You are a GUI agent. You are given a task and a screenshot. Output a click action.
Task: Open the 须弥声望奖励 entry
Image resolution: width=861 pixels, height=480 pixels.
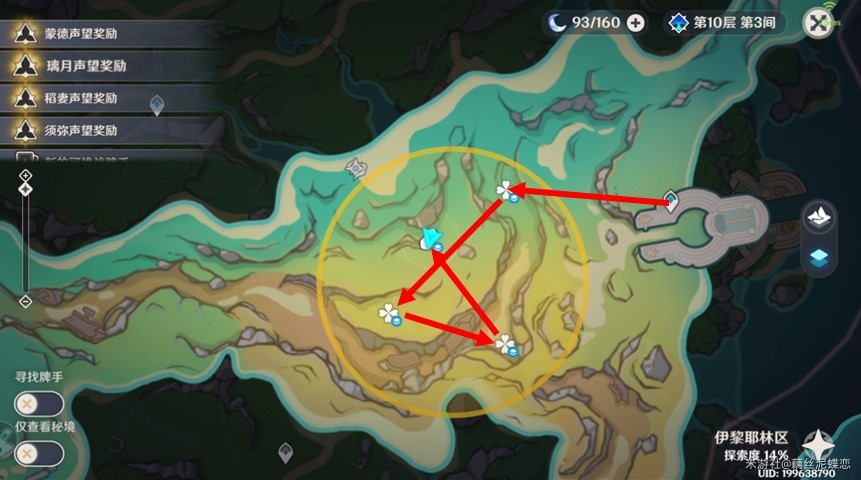110,130
